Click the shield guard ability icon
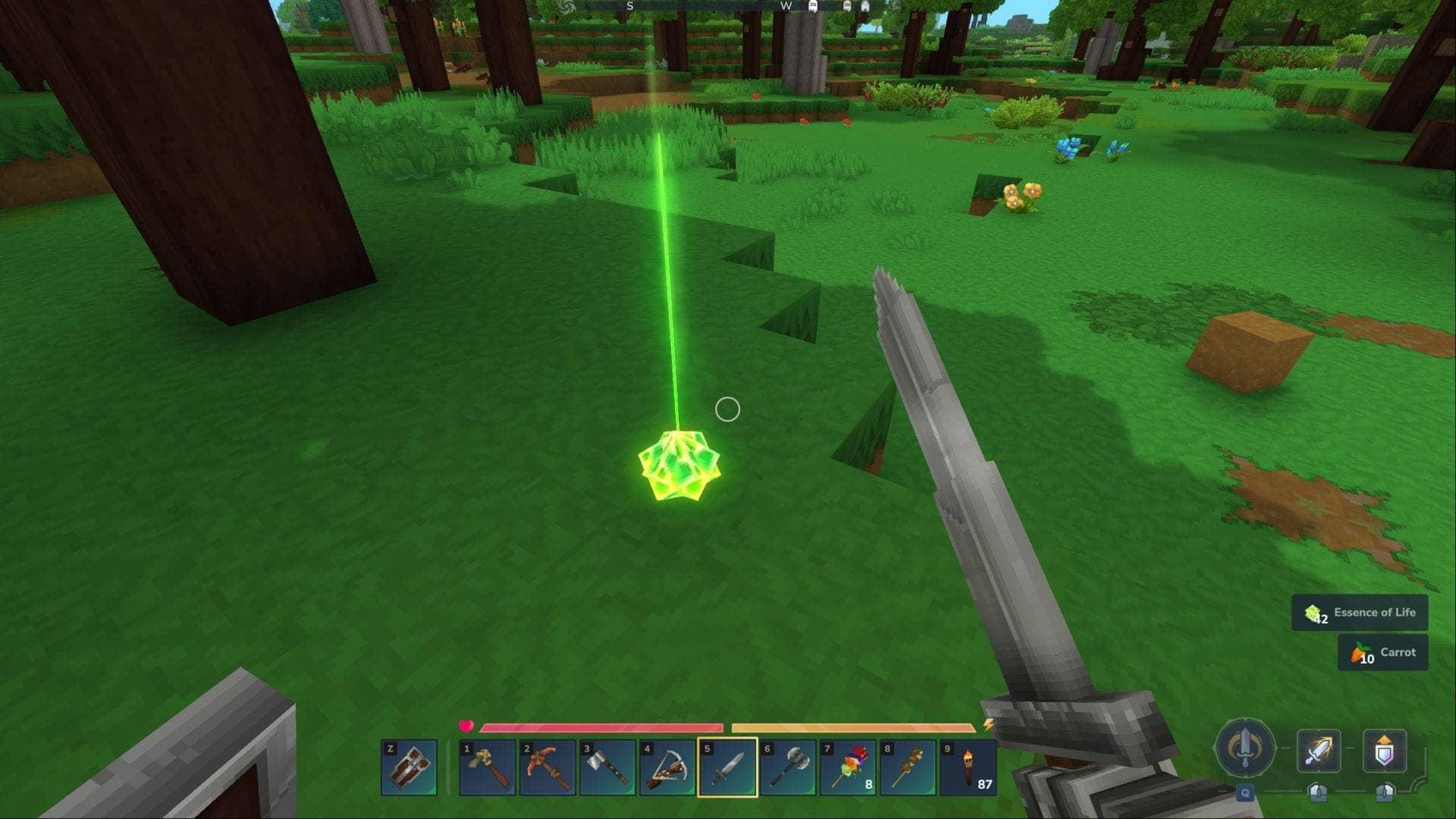This screenshot has height=819, width=1456. point(1384,751)
